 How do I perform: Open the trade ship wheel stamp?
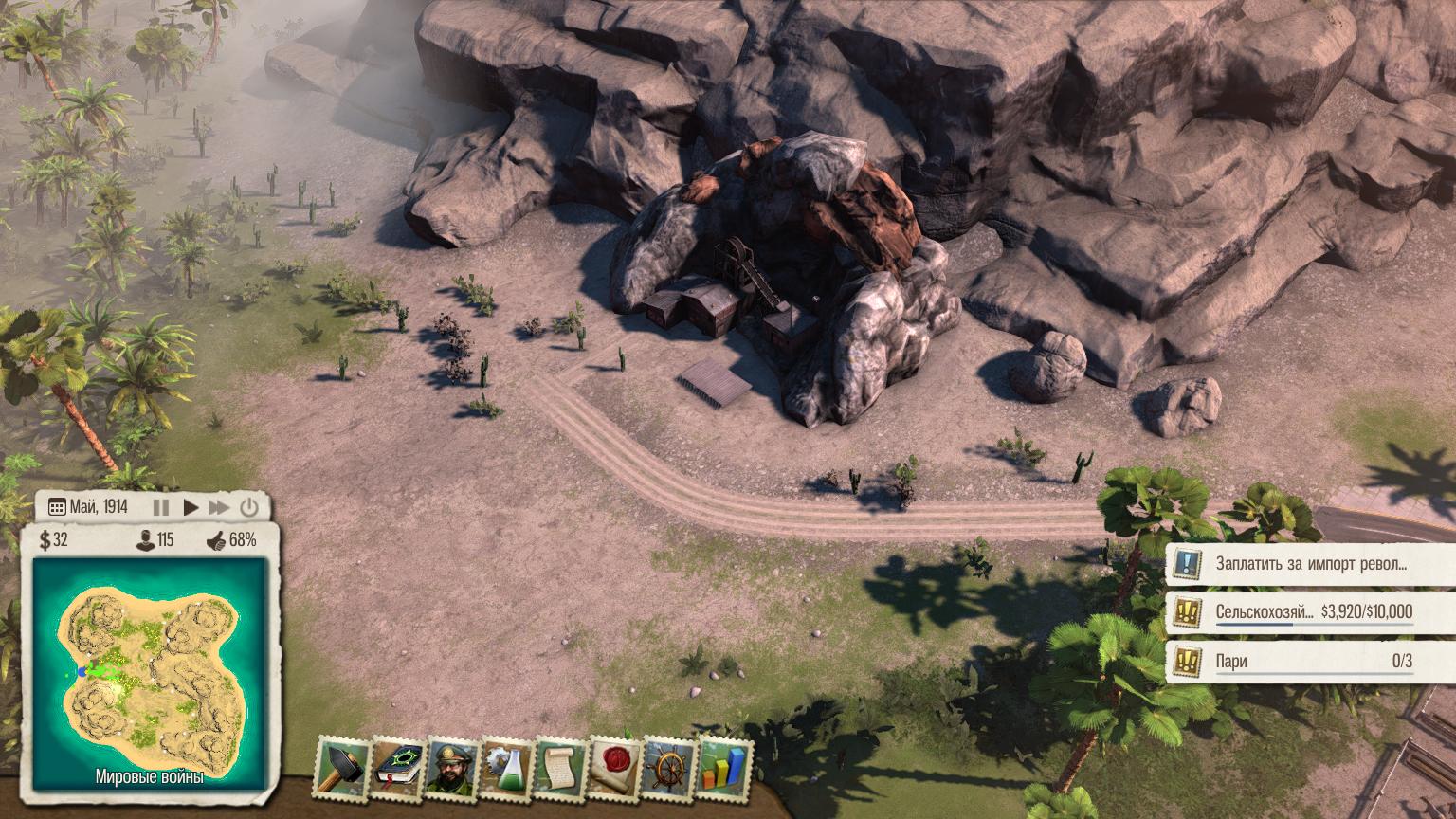point(669,767)
